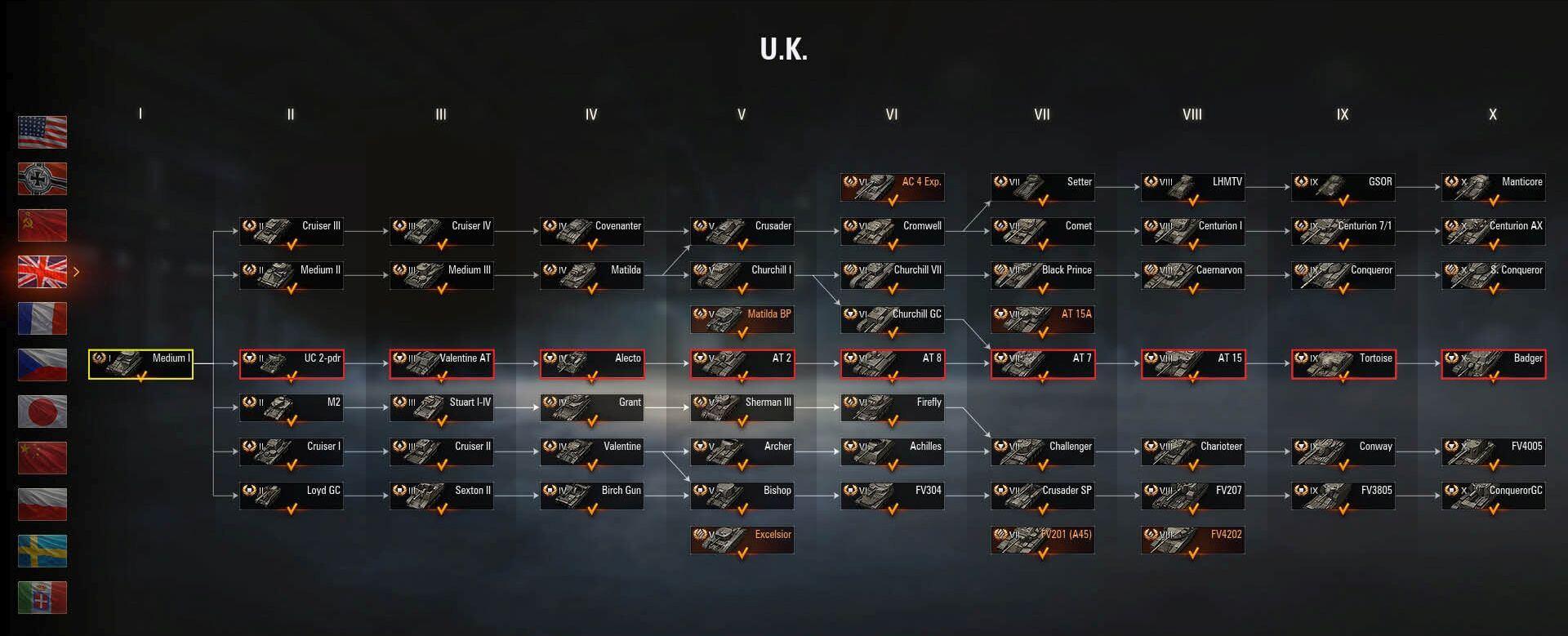Open the AC 4 Exp. premium tank

point(892,188)
